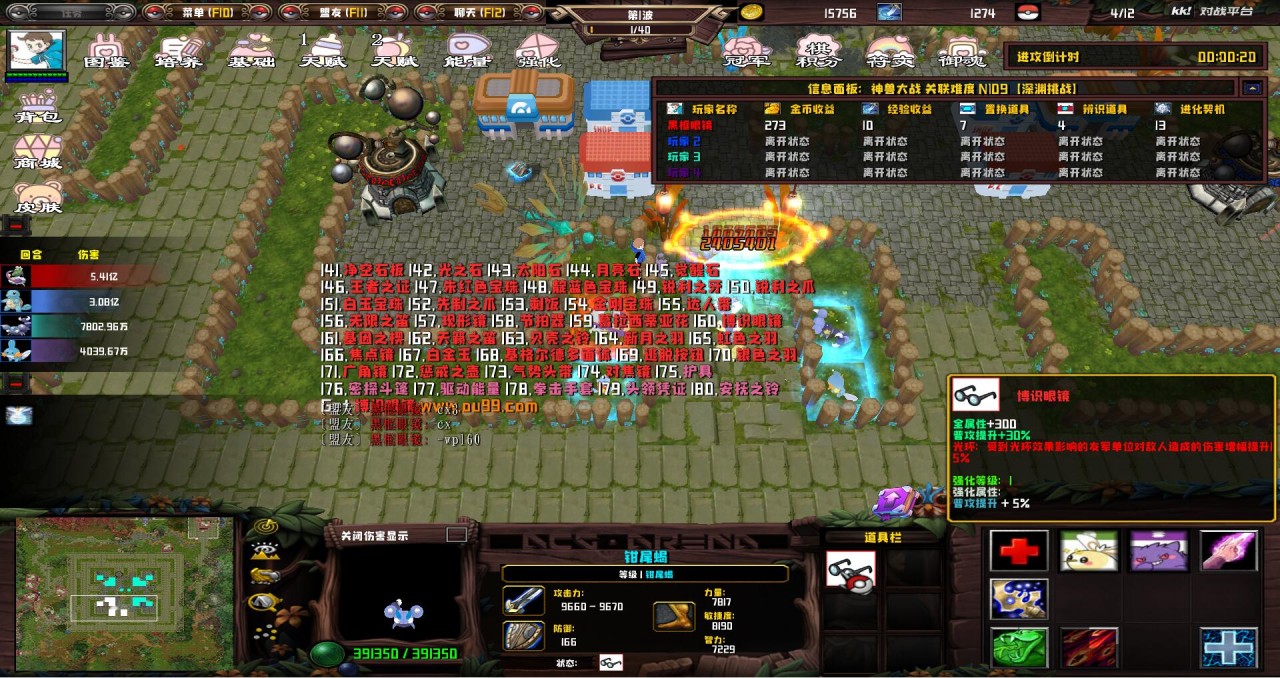Click on the minimap

(x=126, y=595)
